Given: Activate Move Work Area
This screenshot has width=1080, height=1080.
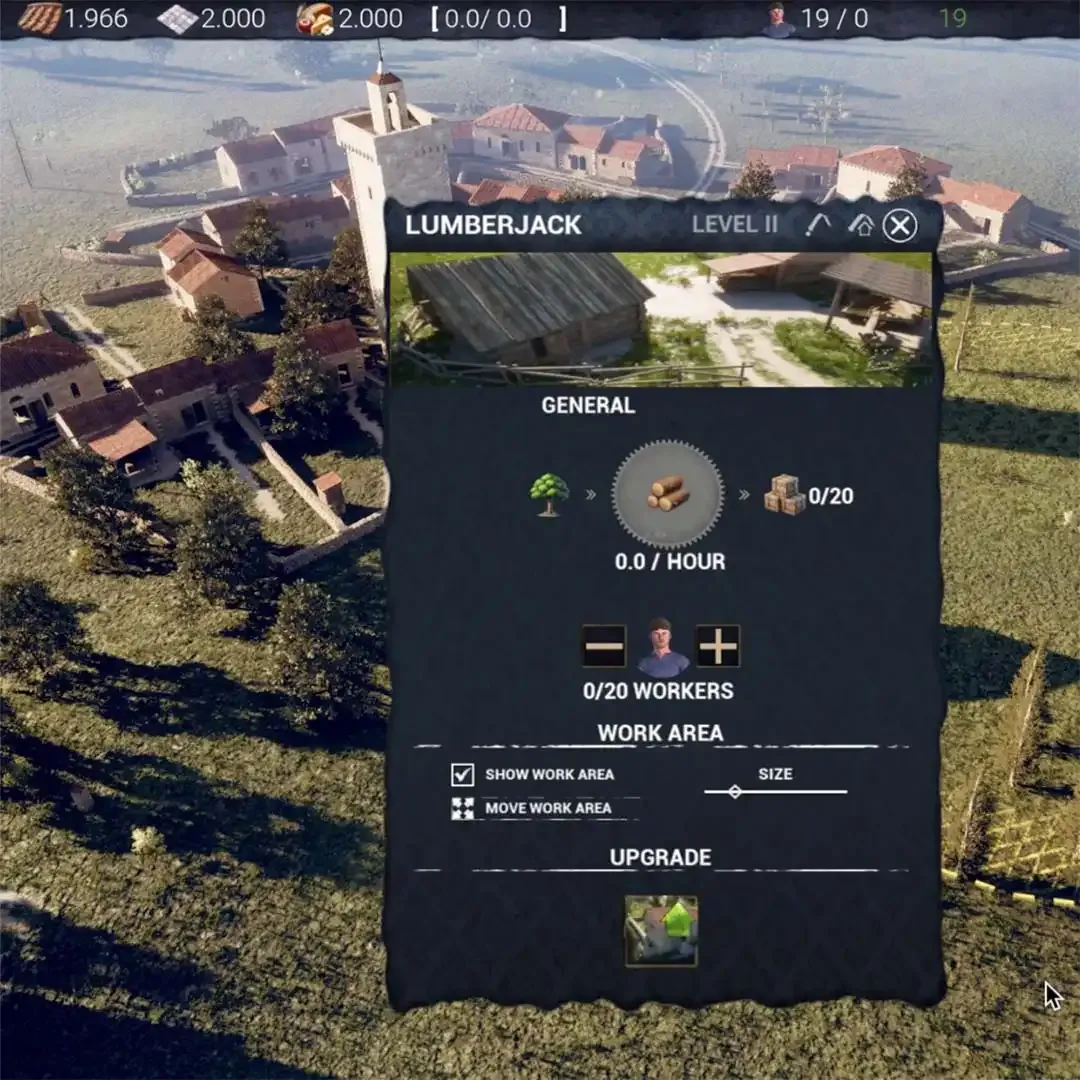Looking at the screenshot, I should (462, 808).
